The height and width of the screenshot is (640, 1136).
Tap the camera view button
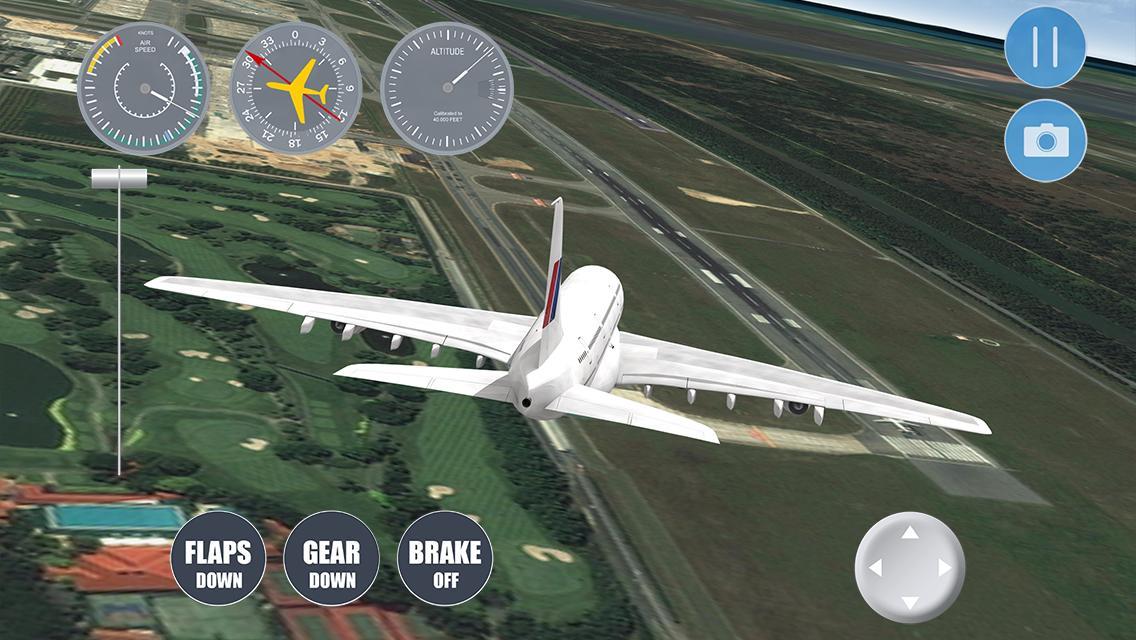click(1045, 140)
